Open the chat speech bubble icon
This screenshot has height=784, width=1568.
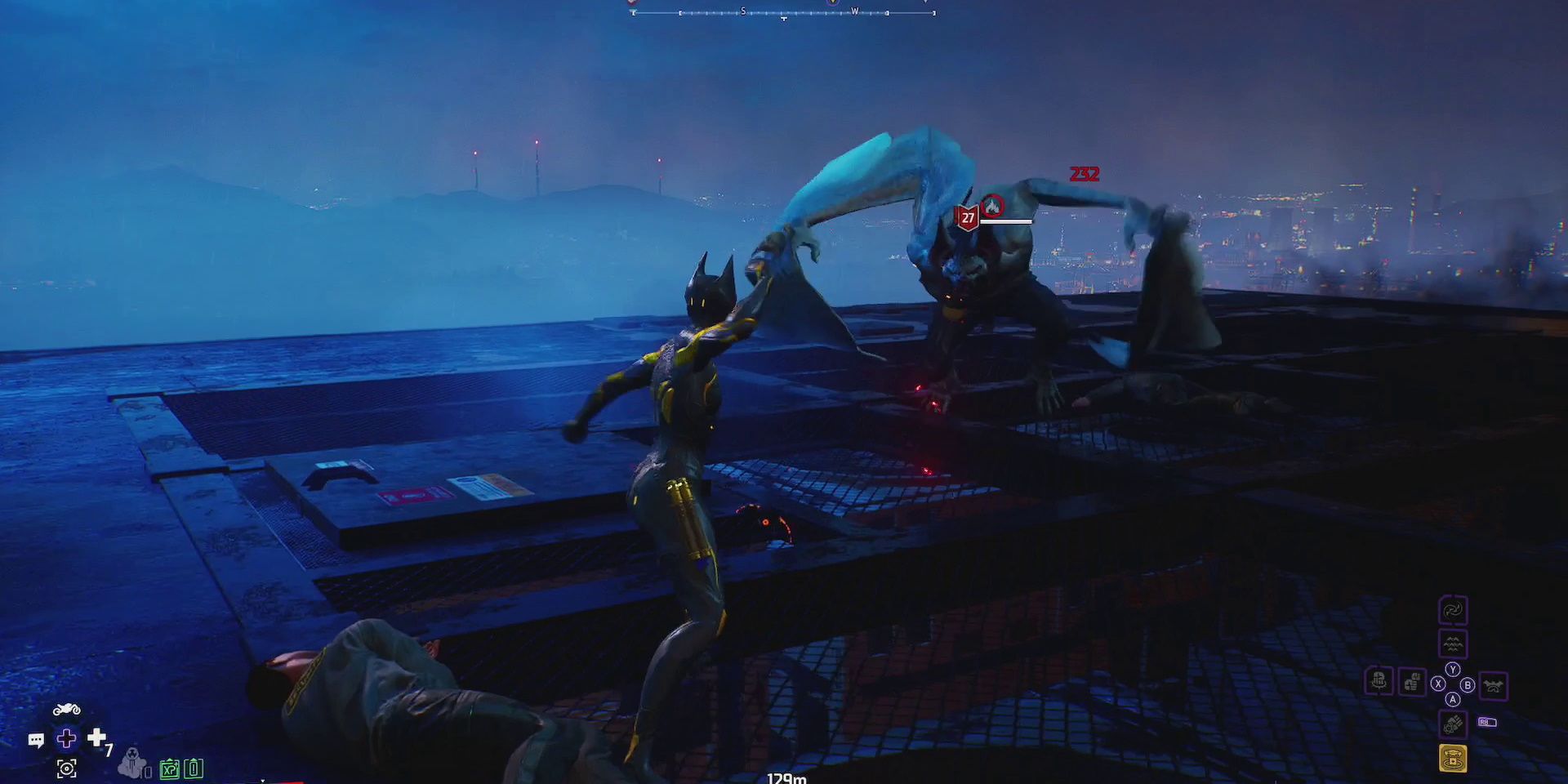point(36,740)
